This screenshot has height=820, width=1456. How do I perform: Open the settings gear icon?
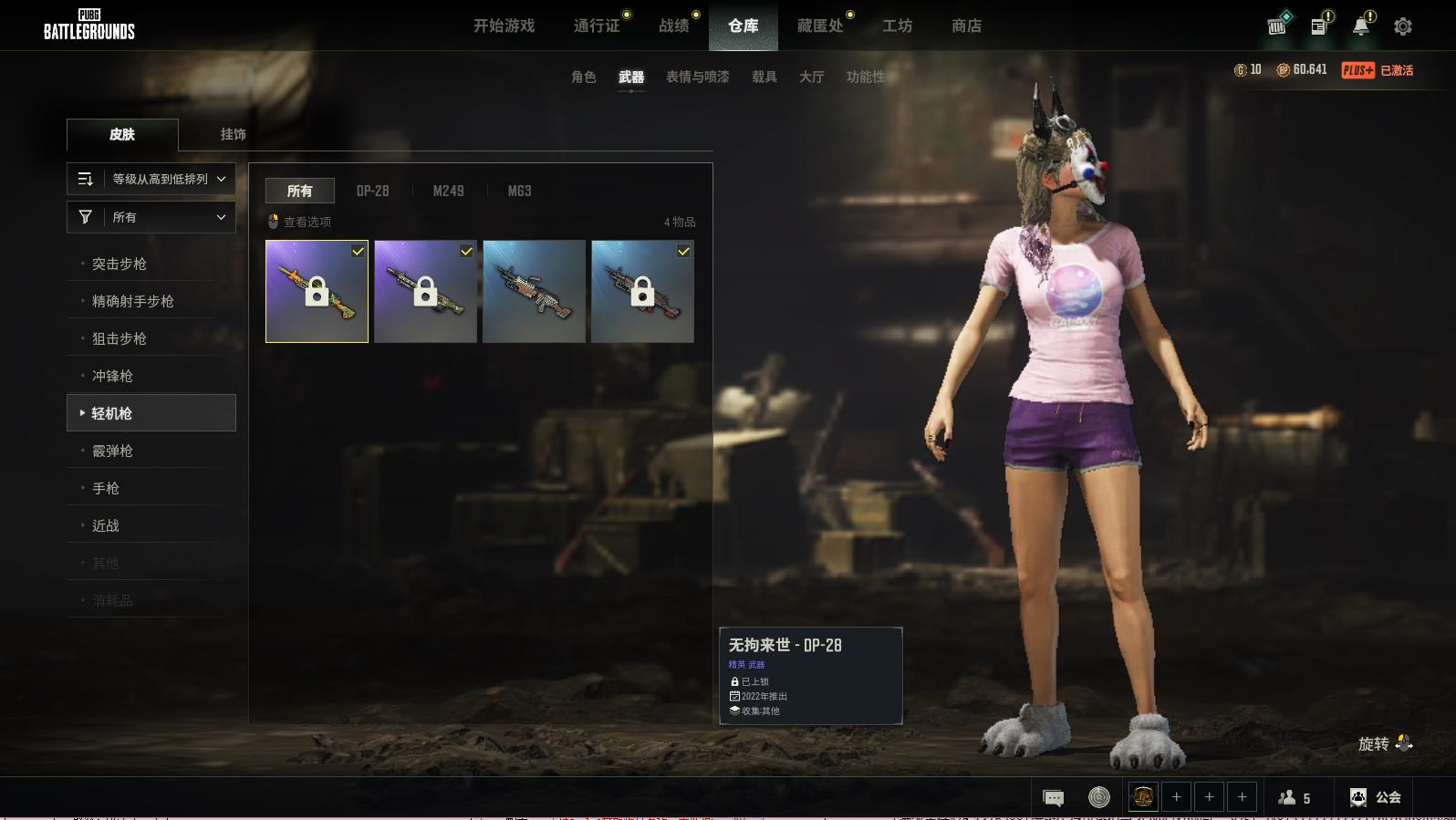pos(1403,26)
